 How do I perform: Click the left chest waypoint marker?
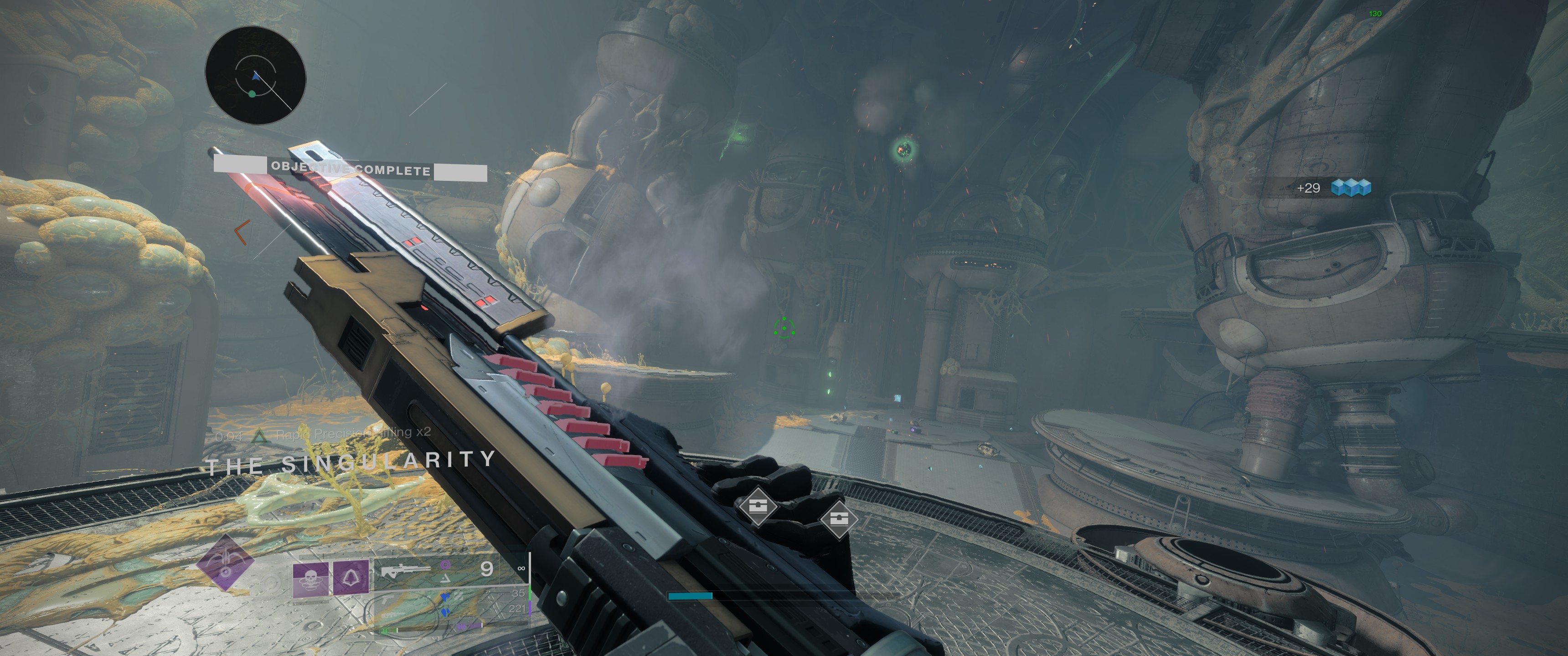757,505
